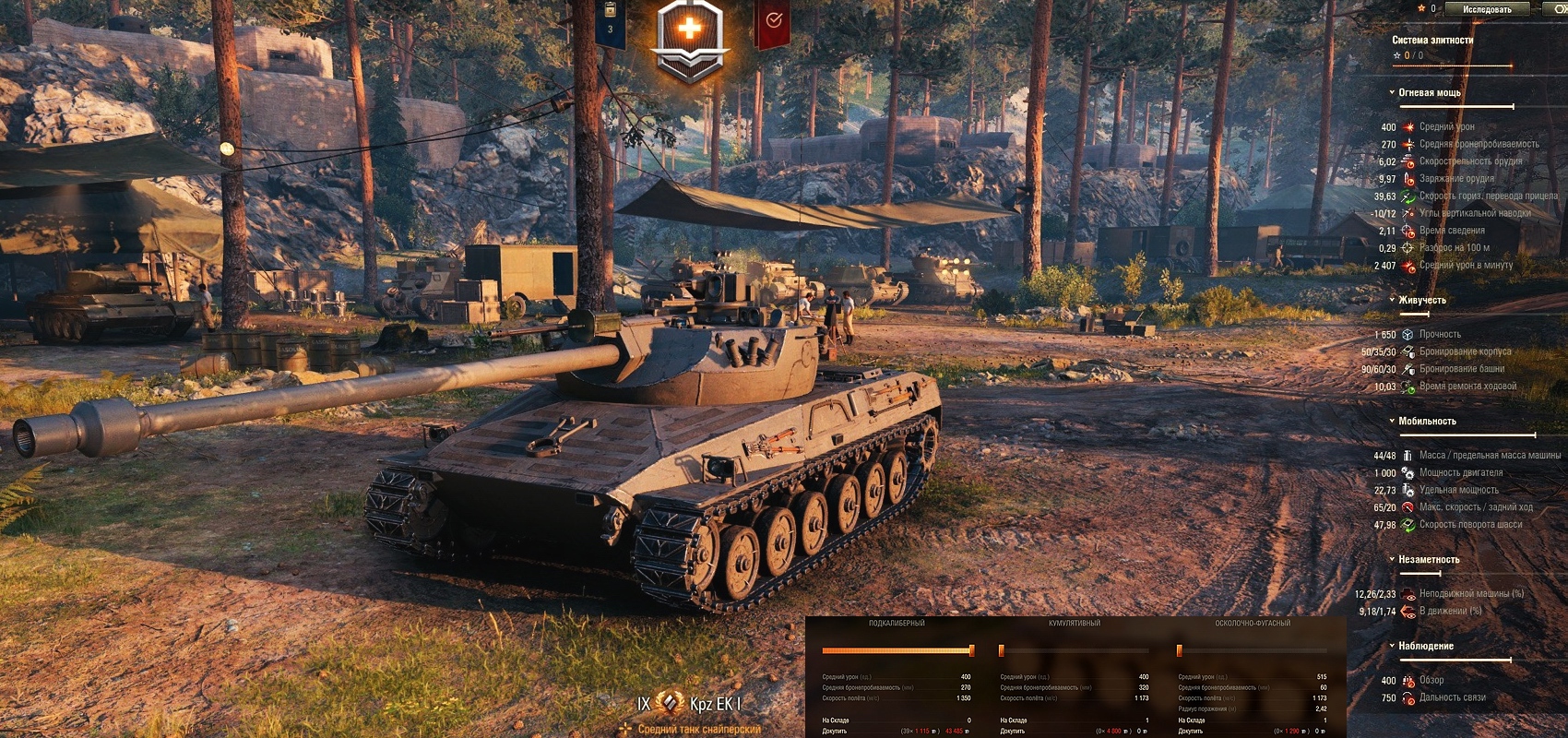Click the Система элитности progress panel
The height and width of the screenshot is (738, 1568).
[1451, 51]
